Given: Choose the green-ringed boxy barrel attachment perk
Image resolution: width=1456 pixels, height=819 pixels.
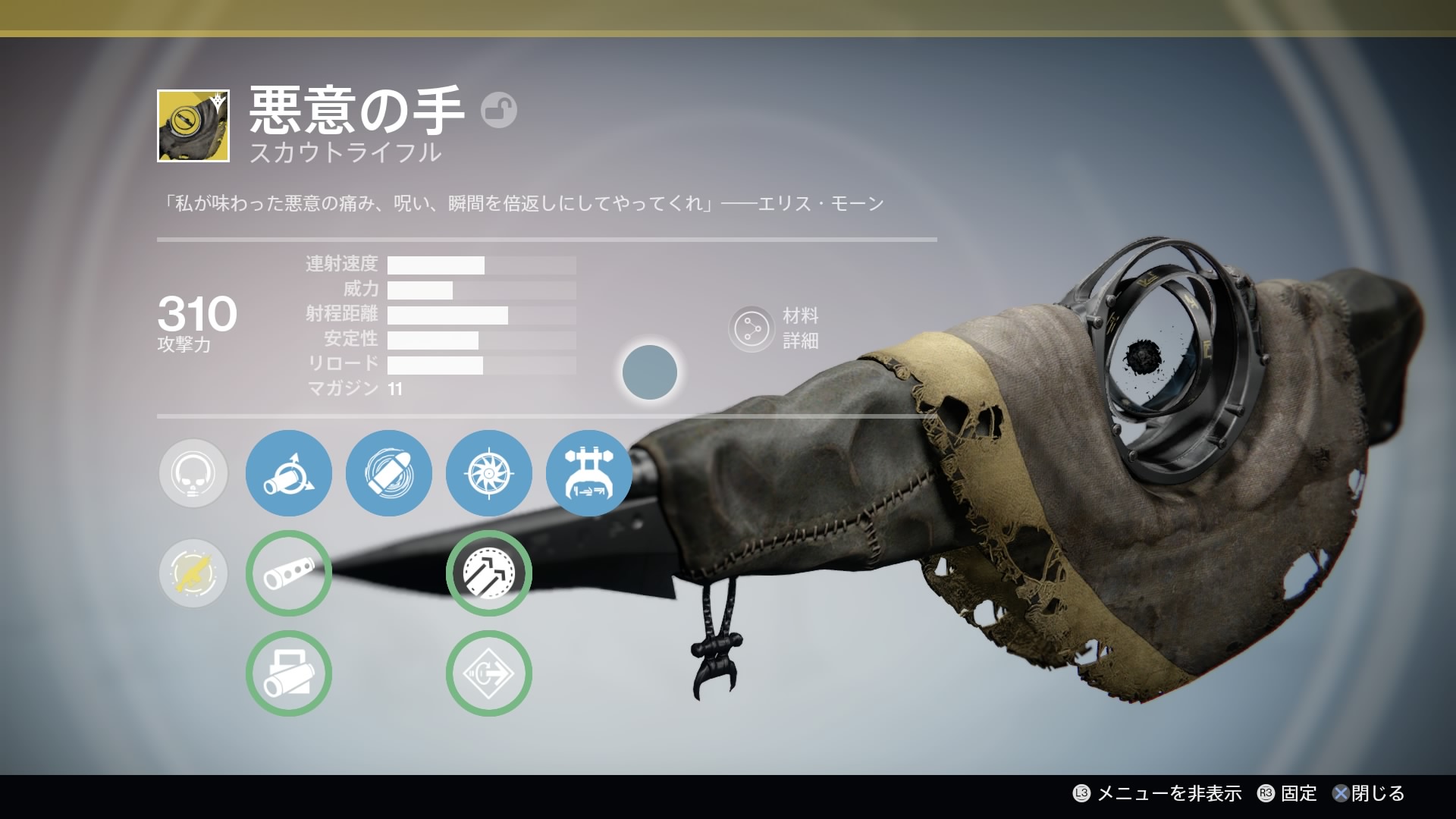Looking at the screenshot, I should pos(289,673).
